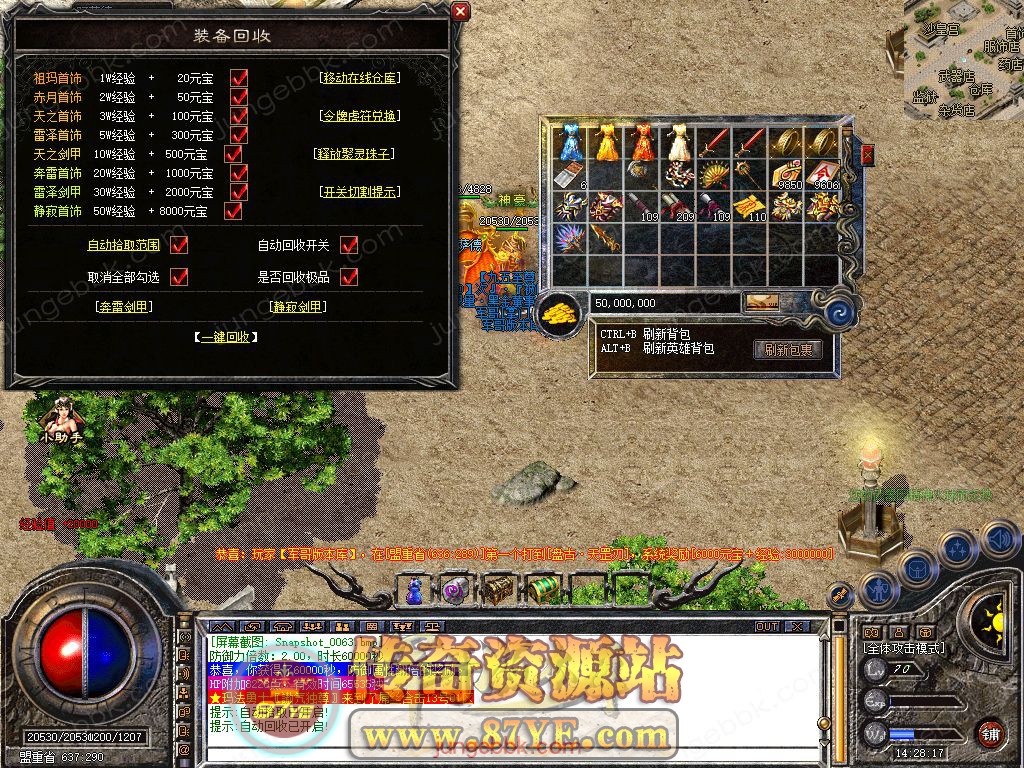The height and width of the screenshot is (768, 1024).
Task: Toggle the 开关切割提示 link
Action: tap(359, 192)
